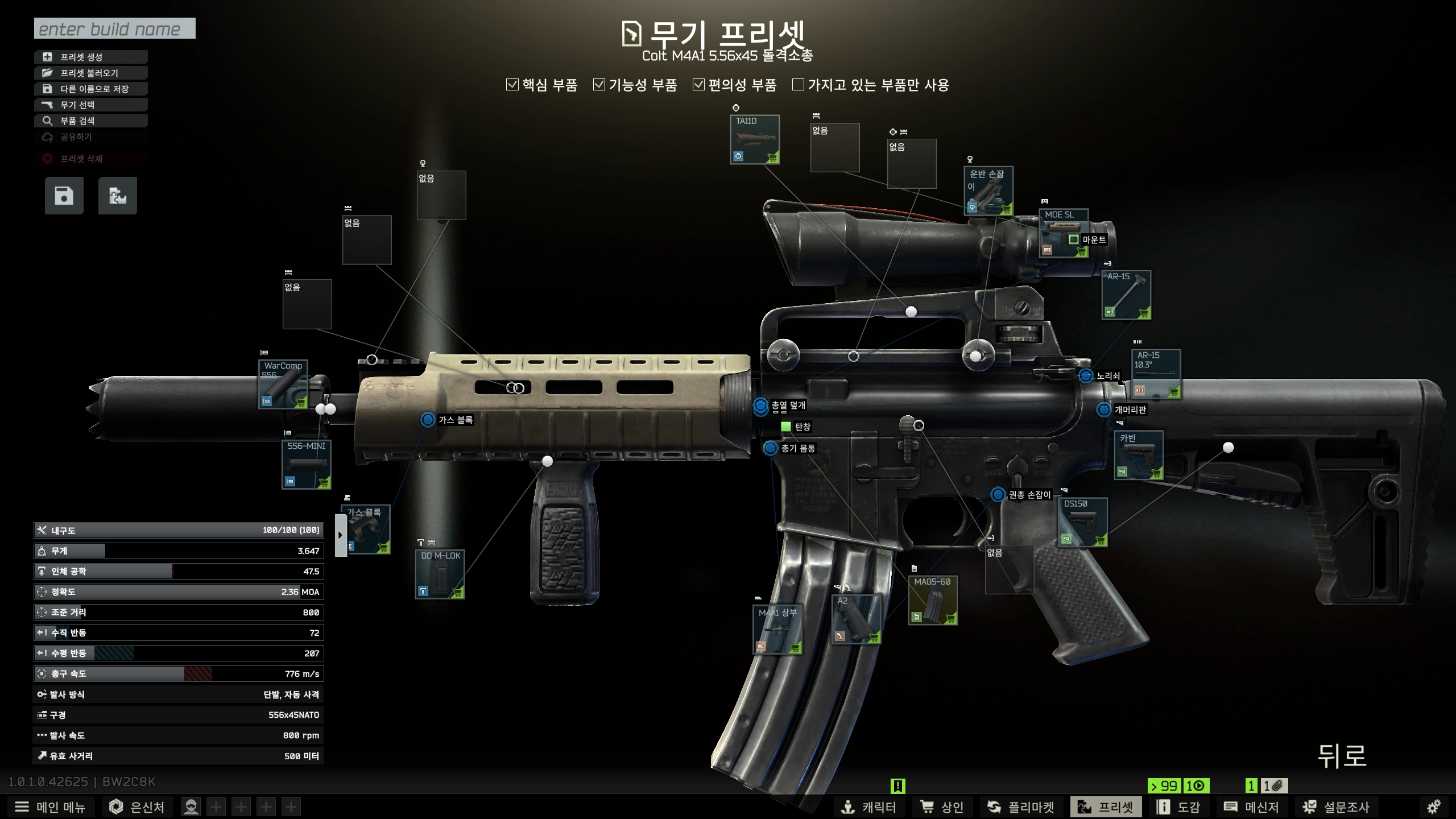Select the TA11D scope slot
1456x819 pixels.
tap(755, 140)
